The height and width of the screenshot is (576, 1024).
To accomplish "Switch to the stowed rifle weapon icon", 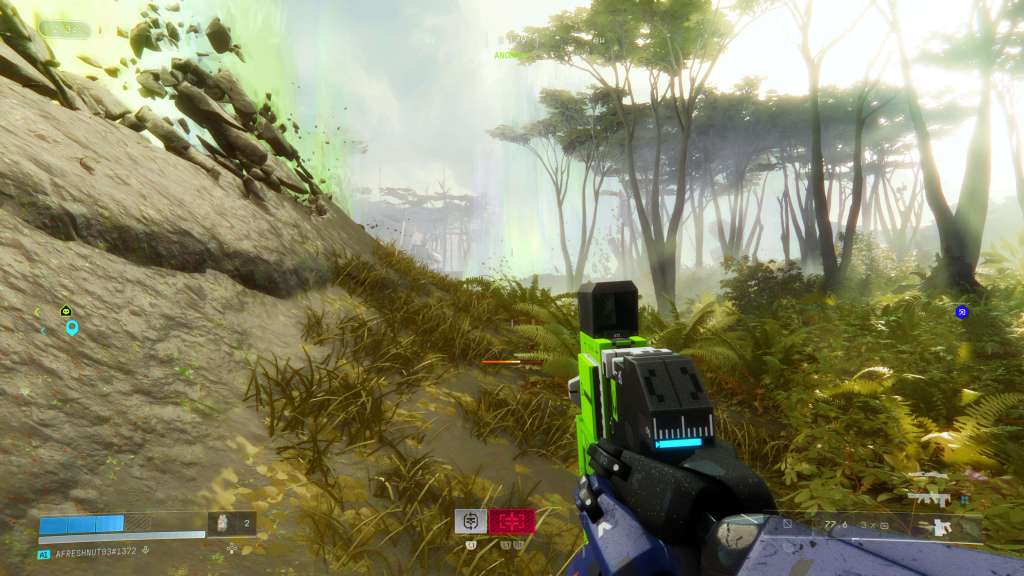I will (x=928, y=494).
